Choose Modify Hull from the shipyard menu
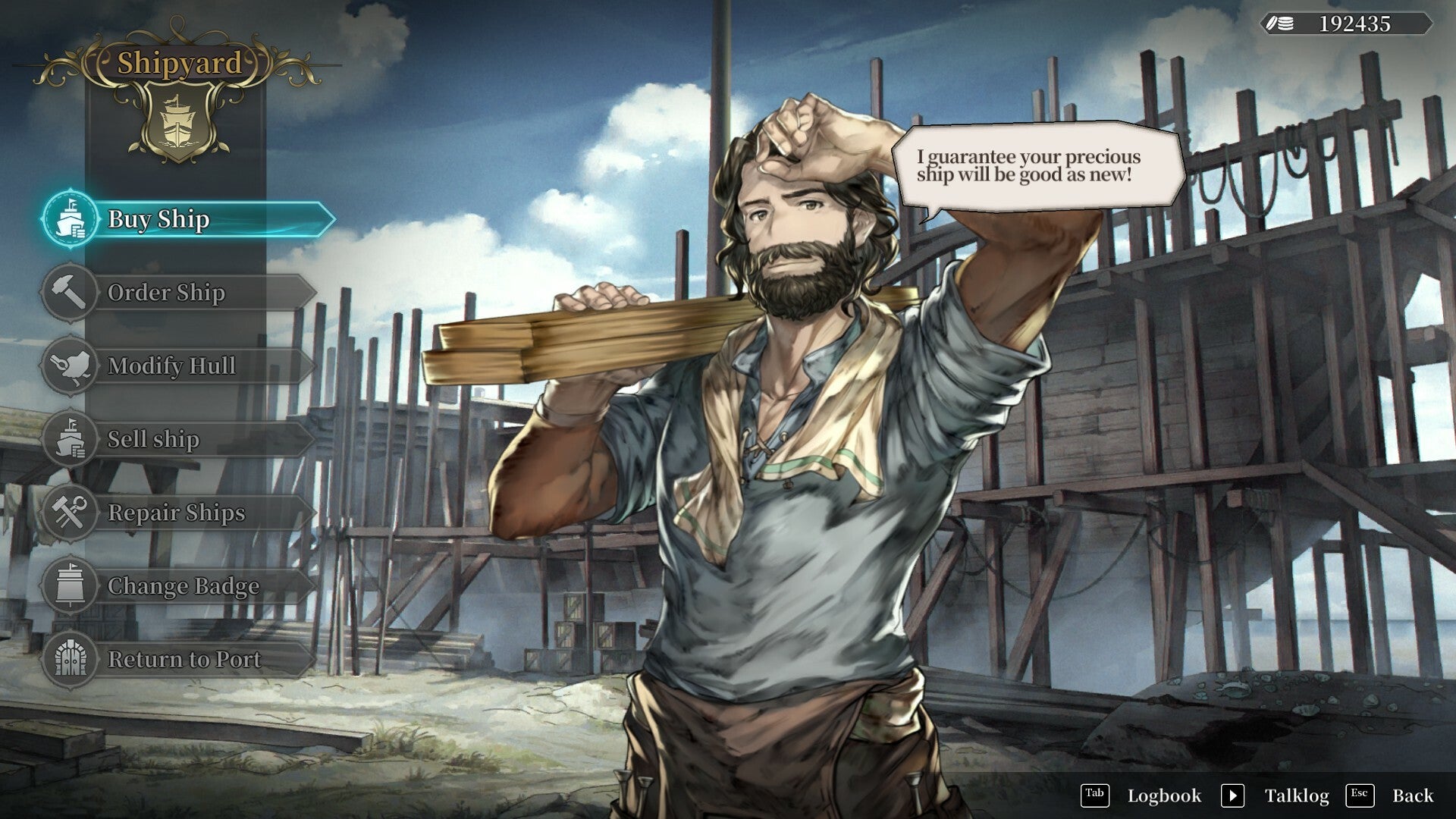Image resolution: width=1456 pixels, height=819 pixels. pos(178,366)
